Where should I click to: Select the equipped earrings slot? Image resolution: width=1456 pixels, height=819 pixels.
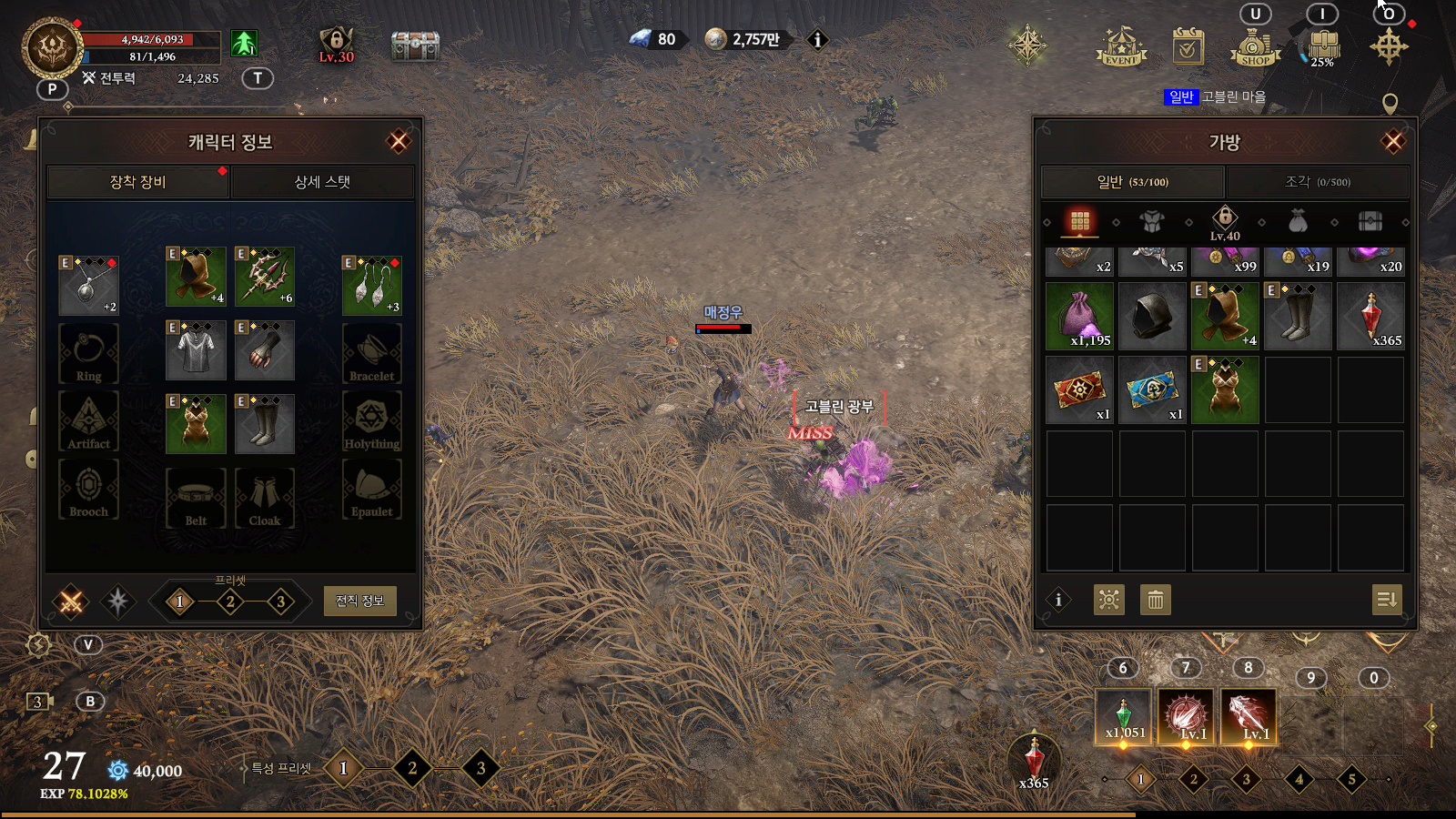click(371, 285)
